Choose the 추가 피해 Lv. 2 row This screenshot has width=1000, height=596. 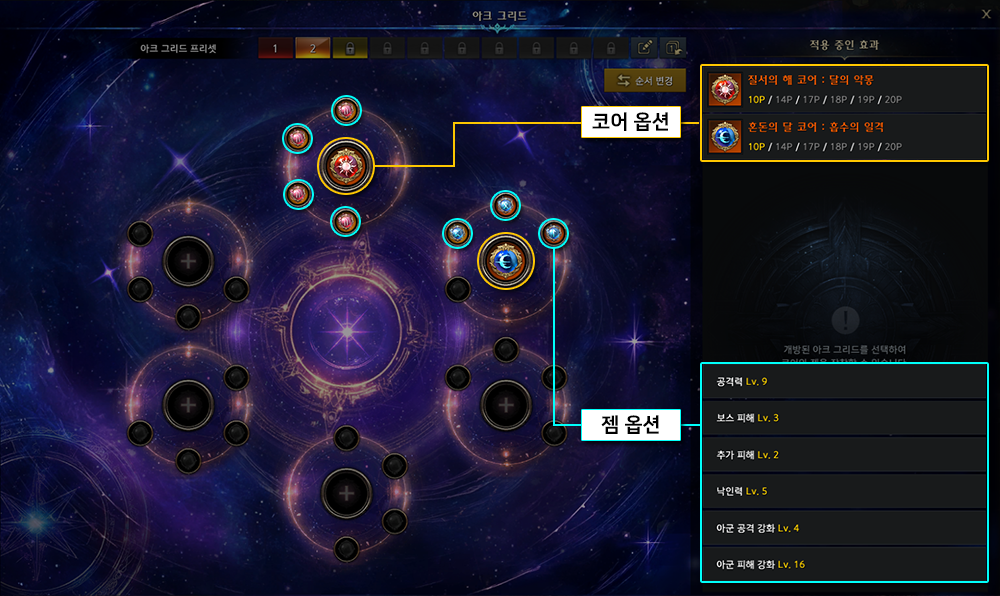pyautogui.click(x=844, y=455)
